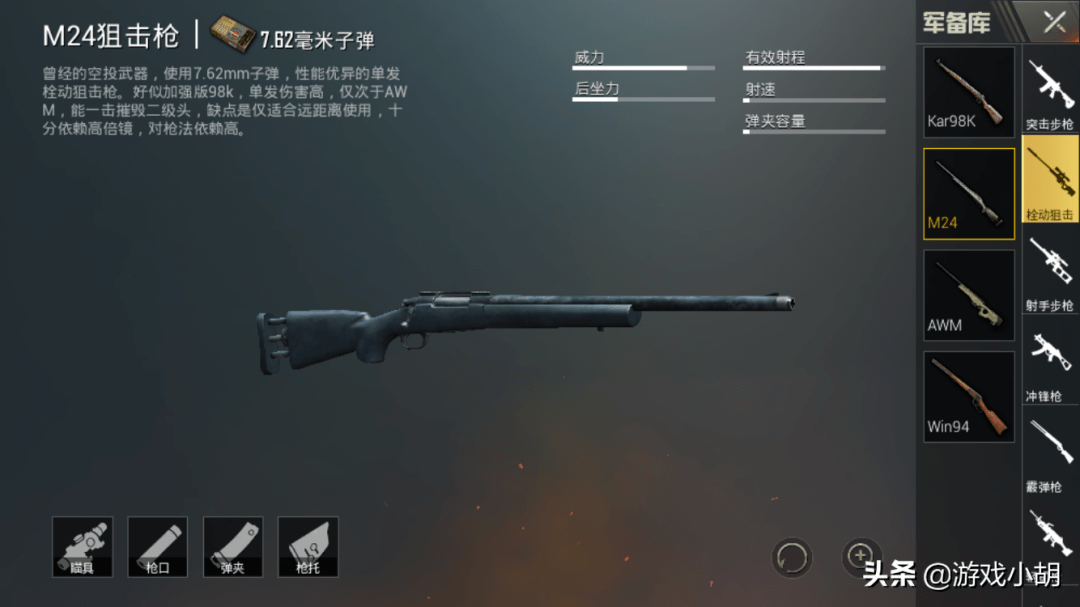Screen dimensions: 1080x607
Task: Open the 瞄具 scope attachment slot
Action: pos(82,547)
